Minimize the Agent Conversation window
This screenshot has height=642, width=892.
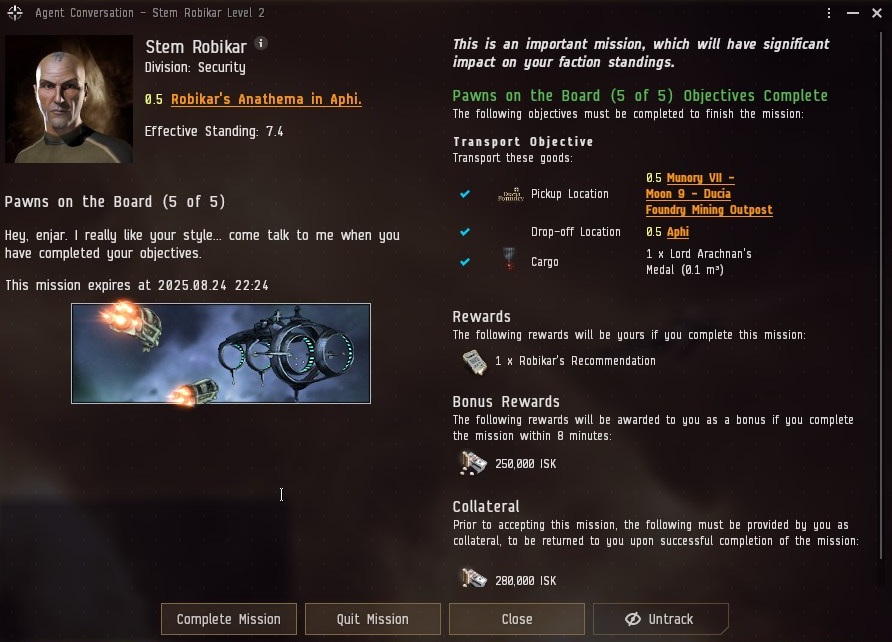tap(852, 13)
